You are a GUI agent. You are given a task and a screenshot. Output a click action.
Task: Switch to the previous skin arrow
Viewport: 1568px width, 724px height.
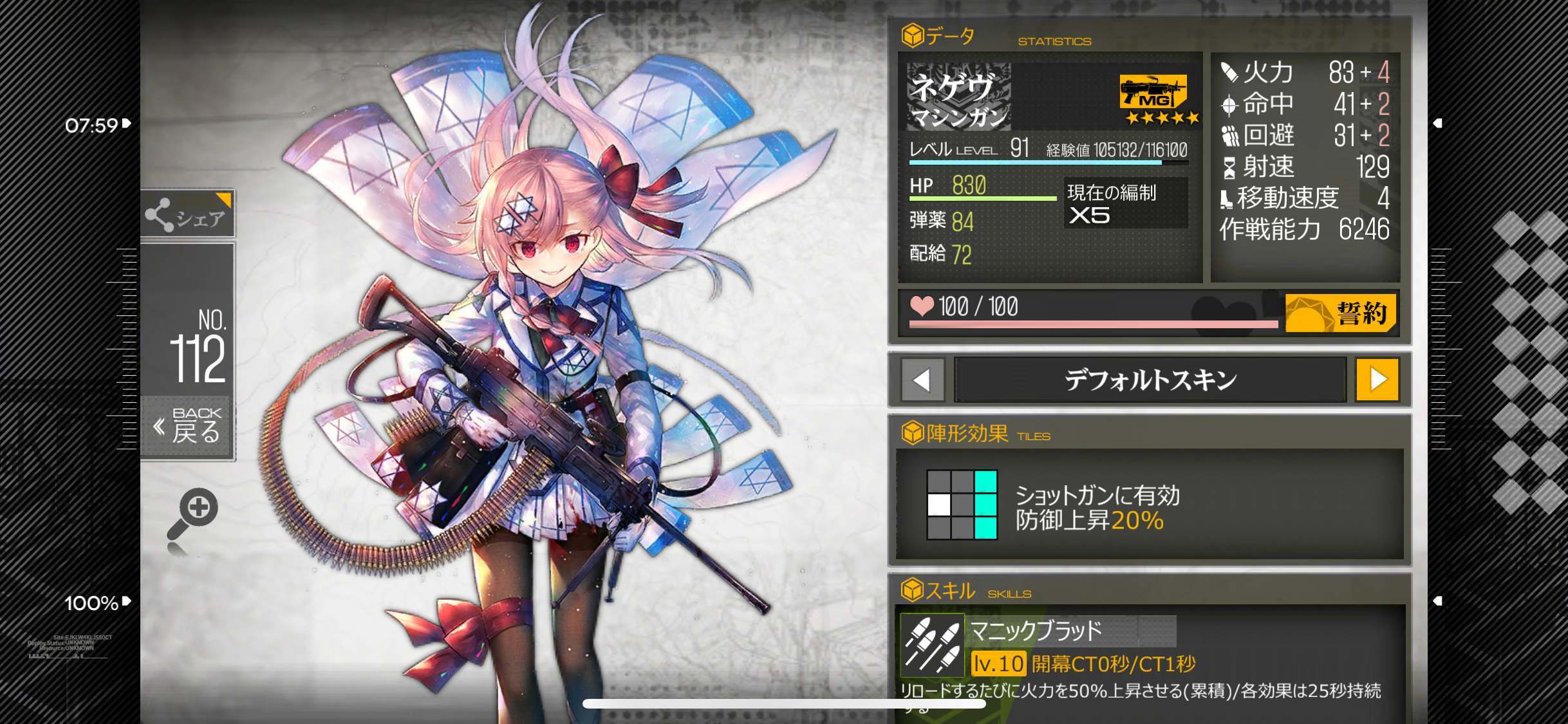click(922, 380)
